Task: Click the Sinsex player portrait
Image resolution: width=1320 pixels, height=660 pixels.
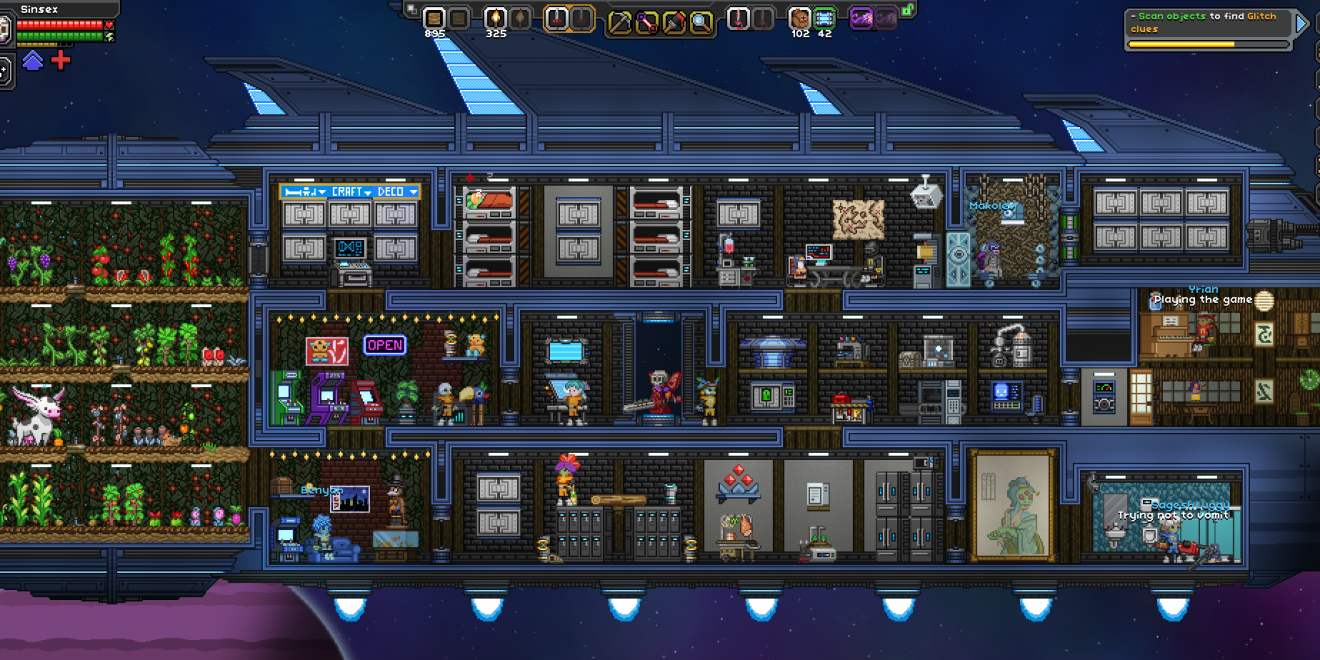Action: pyautogui.click(x=5, y=30)
